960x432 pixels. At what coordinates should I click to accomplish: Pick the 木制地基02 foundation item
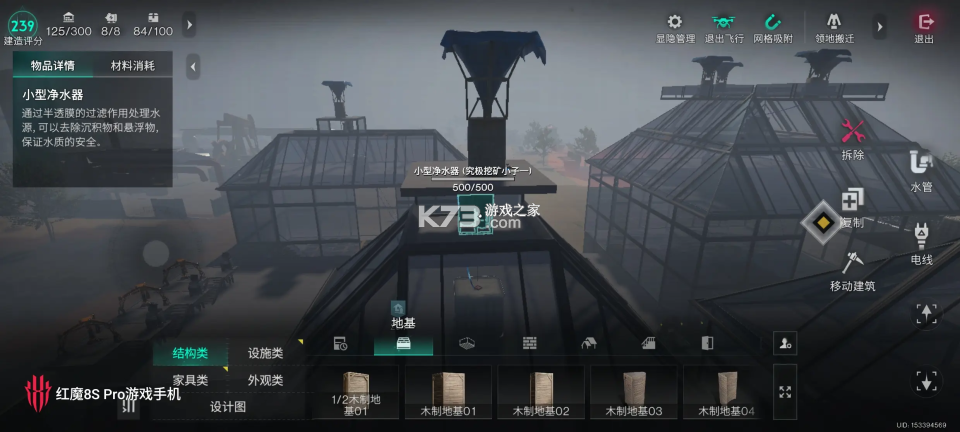pos(541,392)
